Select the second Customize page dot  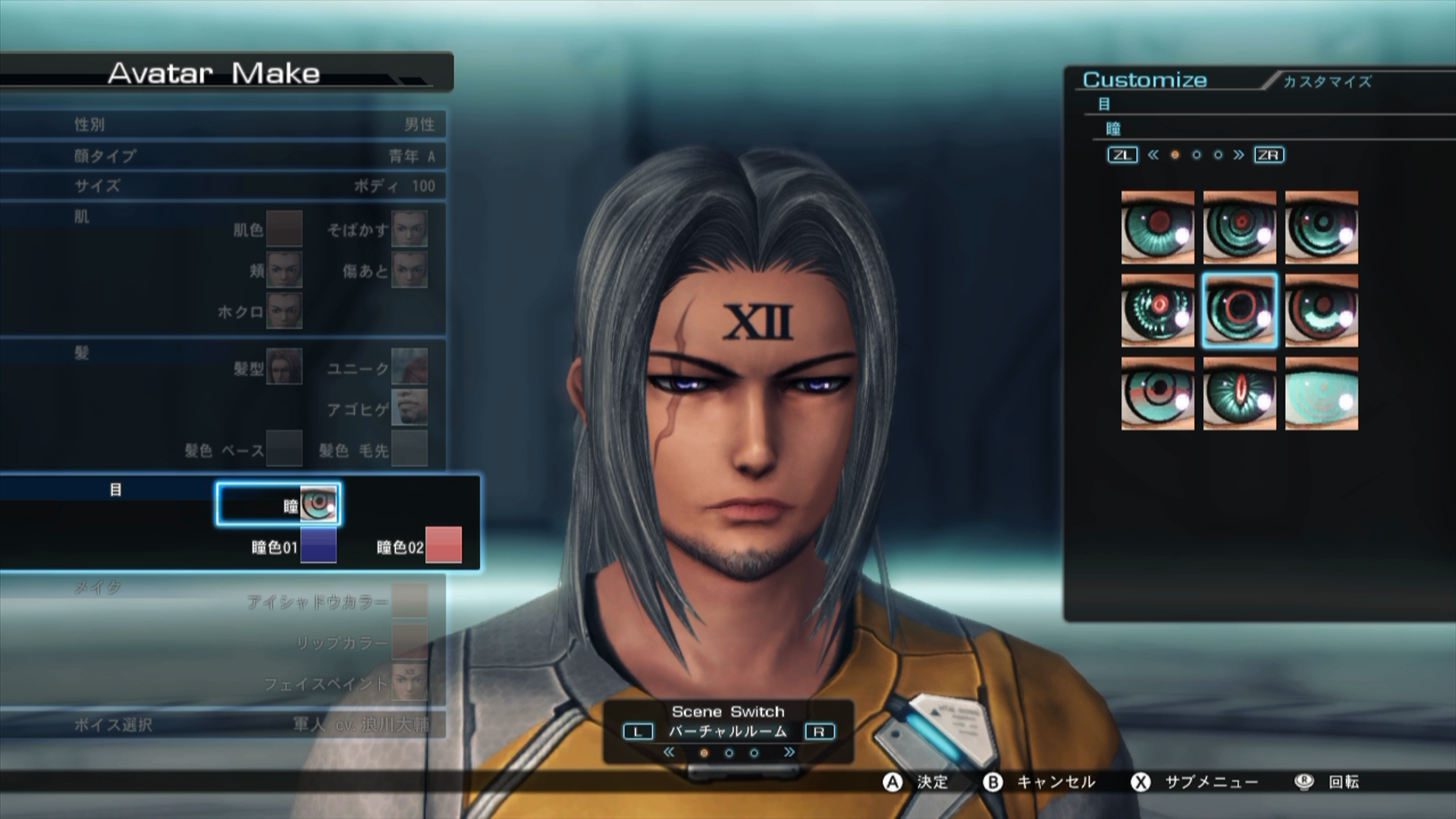coord(1198,155)
